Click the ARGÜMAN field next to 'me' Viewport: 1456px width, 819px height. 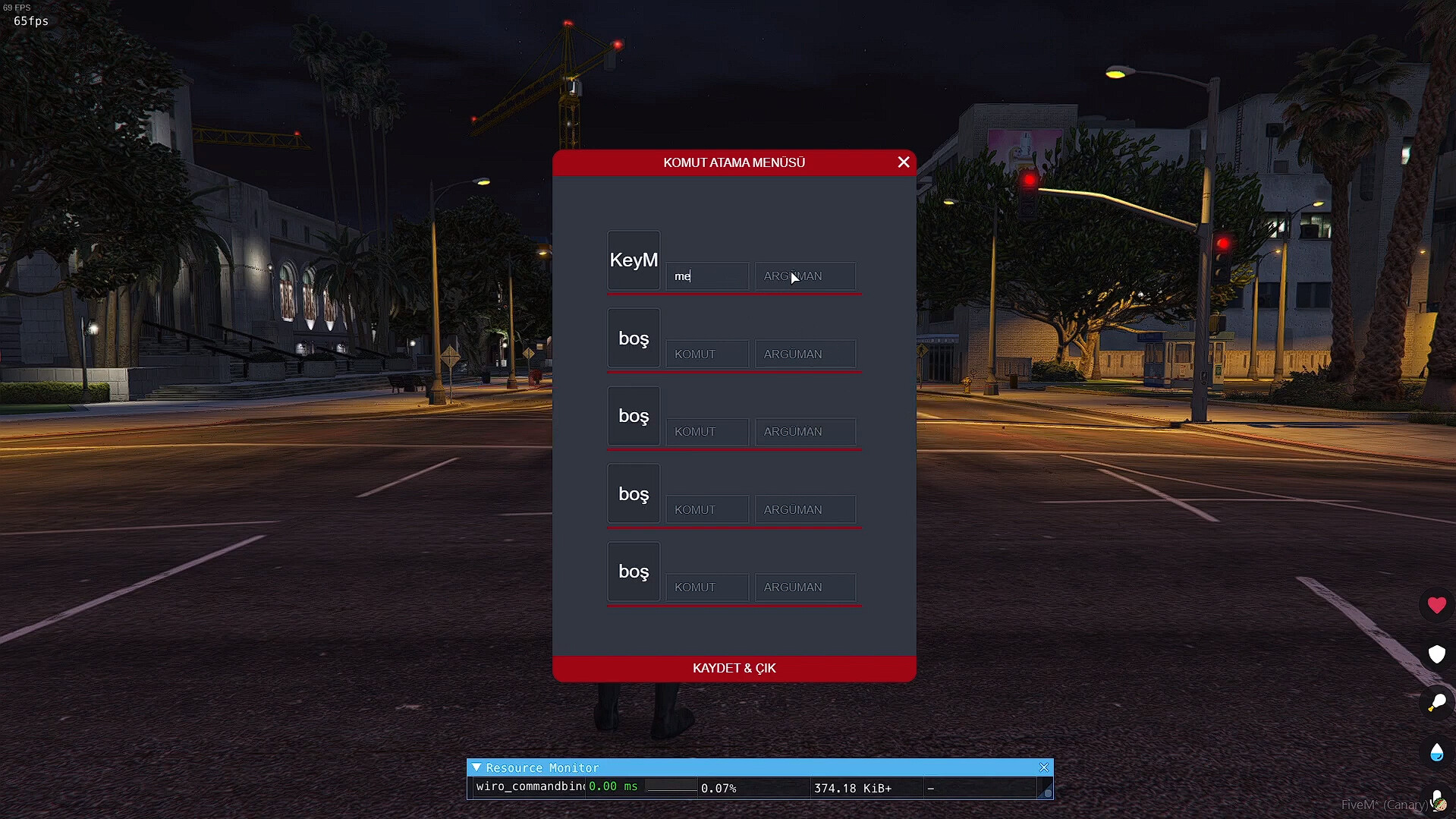pyautogui.click(x=804, y=276)
